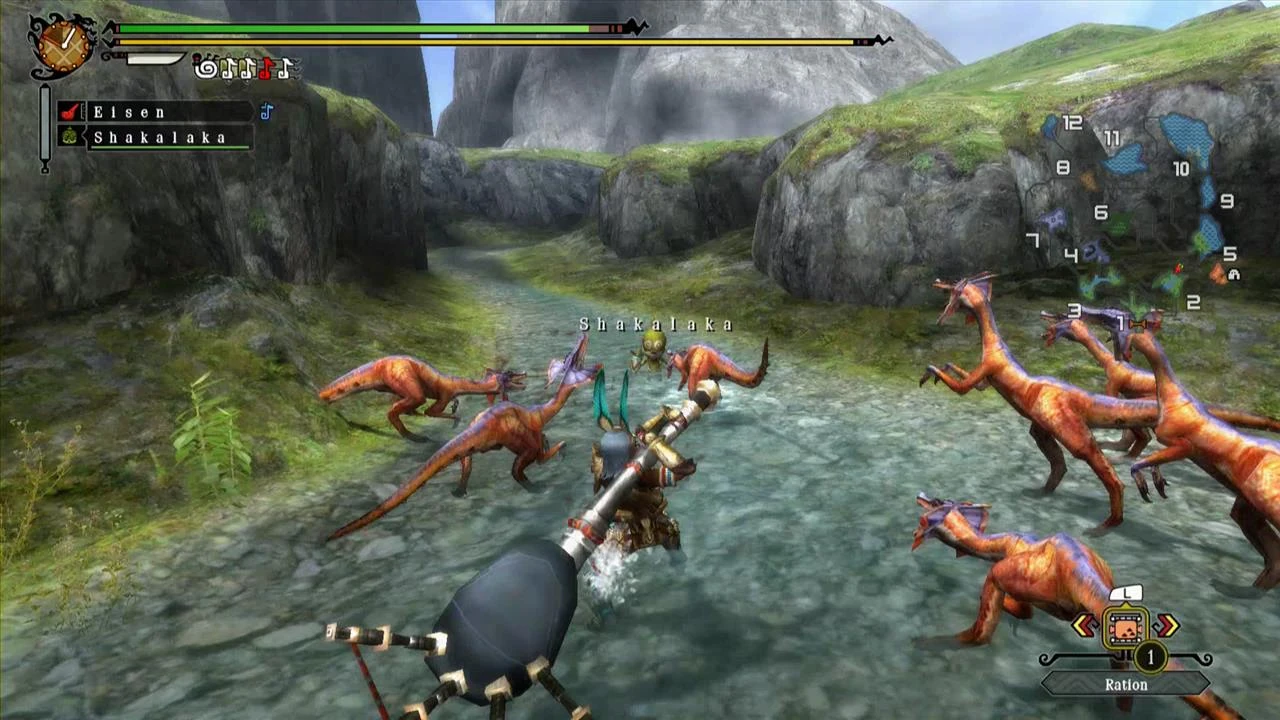Click the L button prompt above the item slot

coord(1126,594)
